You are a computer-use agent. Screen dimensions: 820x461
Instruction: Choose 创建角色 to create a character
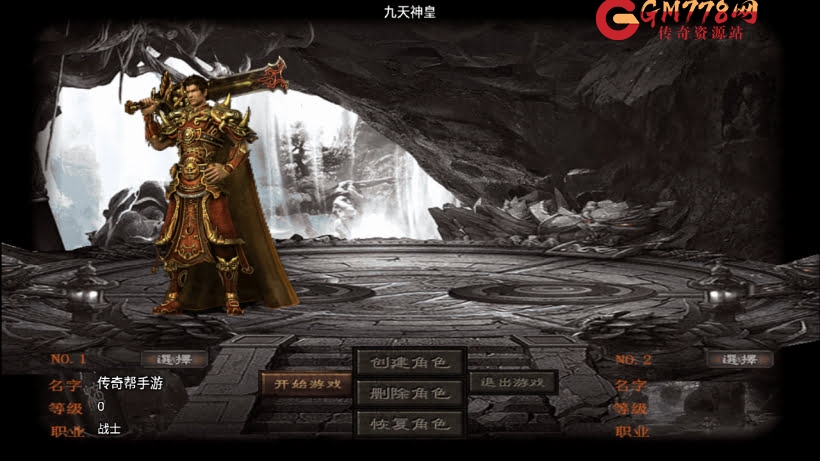click(409, 362)
